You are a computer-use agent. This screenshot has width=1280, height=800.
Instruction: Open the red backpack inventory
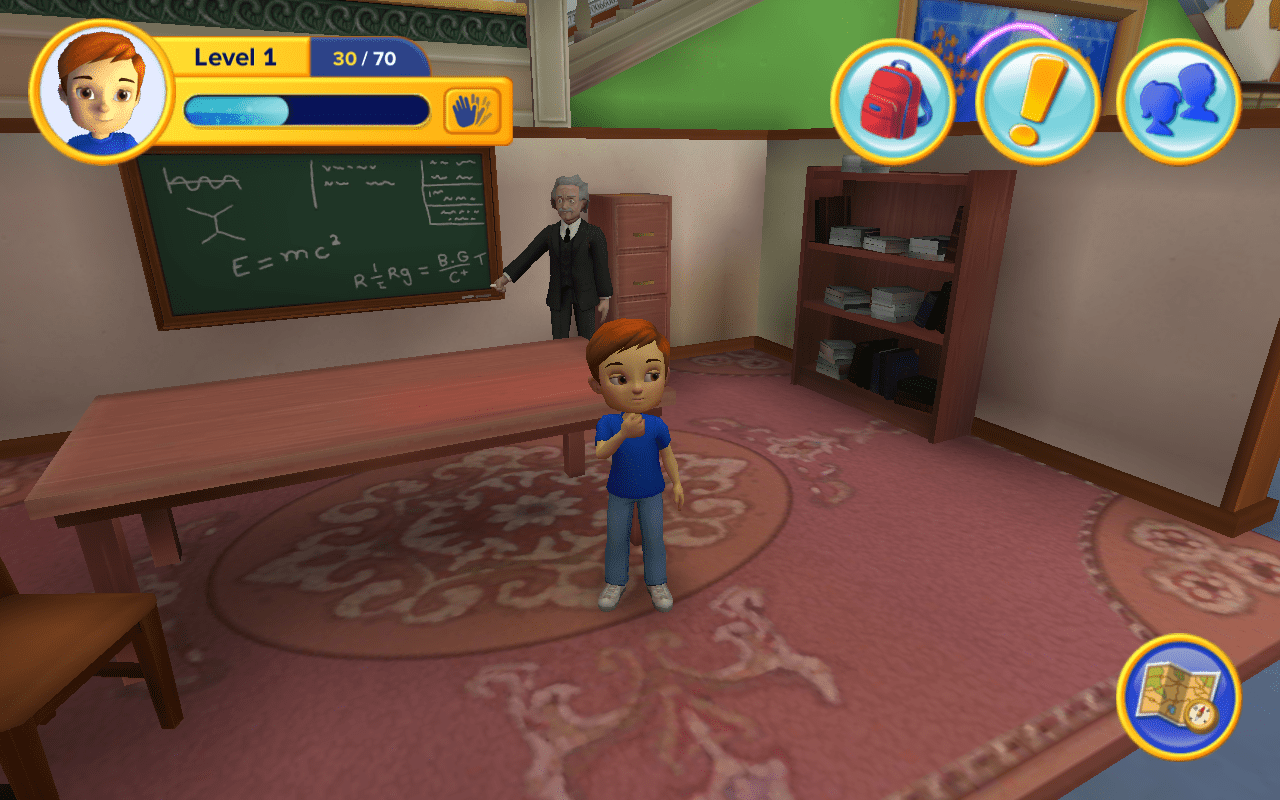click(892, 101)
